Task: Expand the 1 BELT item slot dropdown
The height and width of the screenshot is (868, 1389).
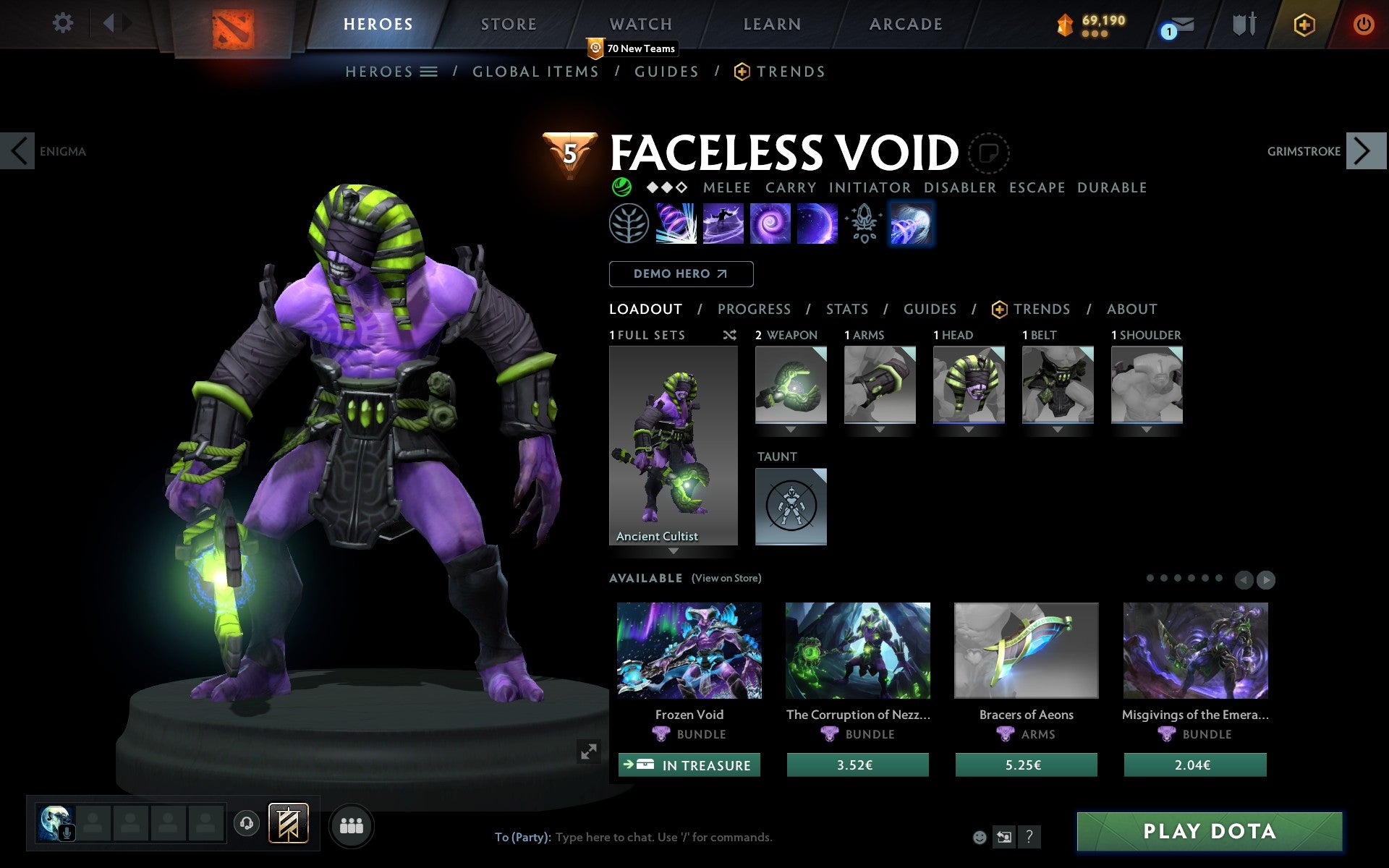Action: tap(1058, 428)
